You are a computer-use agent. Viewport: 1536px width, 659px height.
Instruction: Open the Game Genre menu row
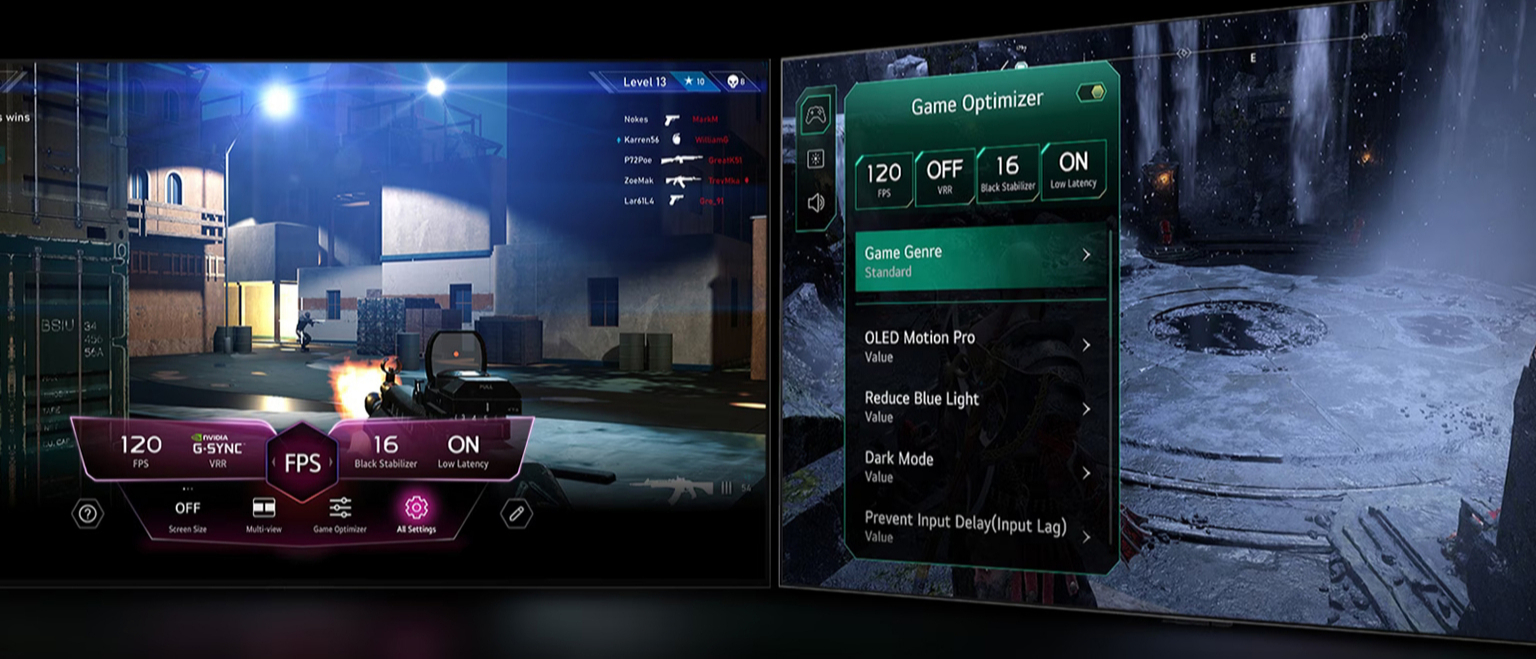[979, 260]
